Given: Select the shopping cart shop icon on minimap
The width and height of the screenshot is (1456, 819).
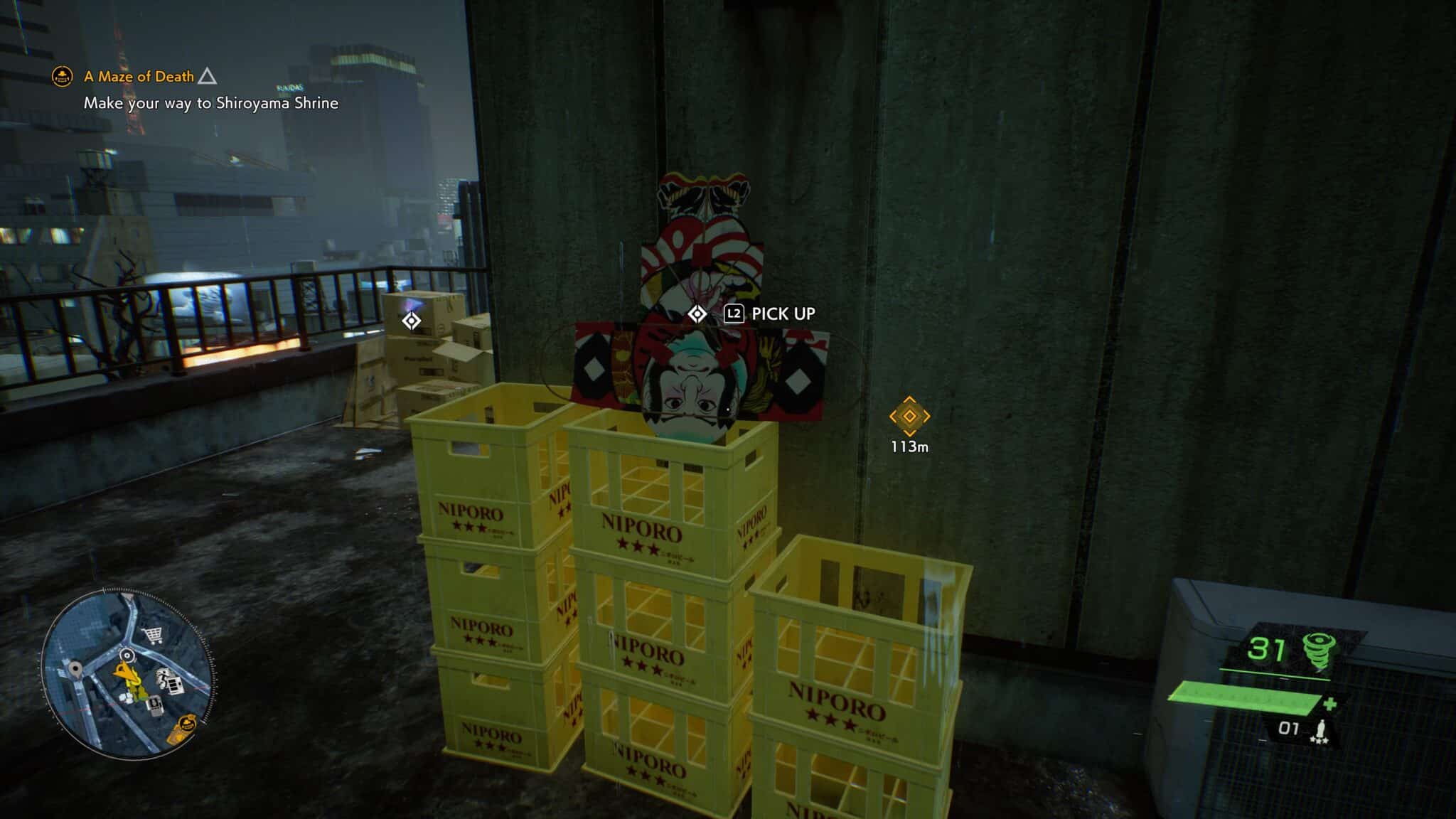Looking at the screenshot, I should click(151, 636).
